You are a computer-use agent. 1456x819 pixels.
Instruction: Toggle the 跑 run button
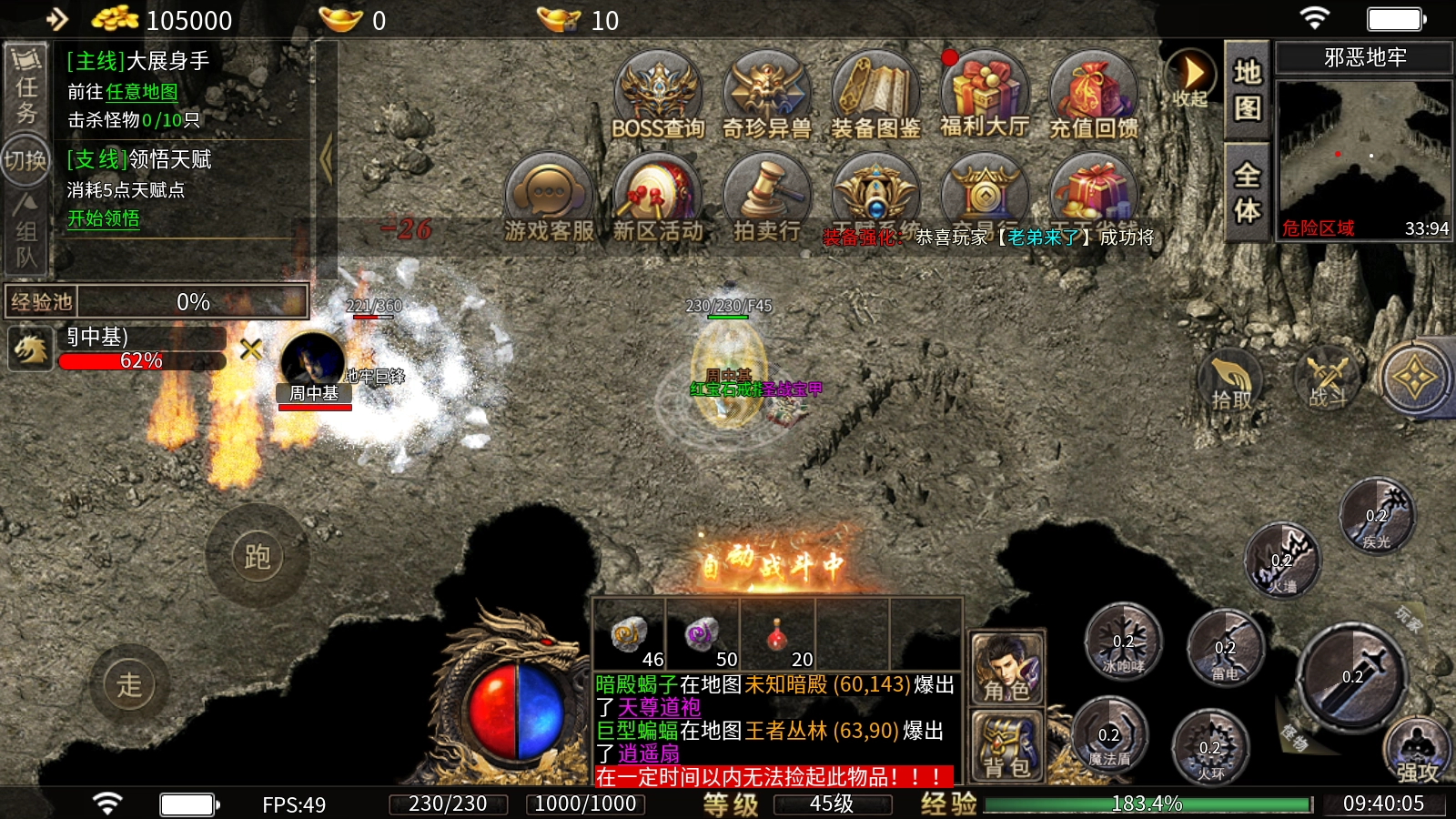coord(257,556)
